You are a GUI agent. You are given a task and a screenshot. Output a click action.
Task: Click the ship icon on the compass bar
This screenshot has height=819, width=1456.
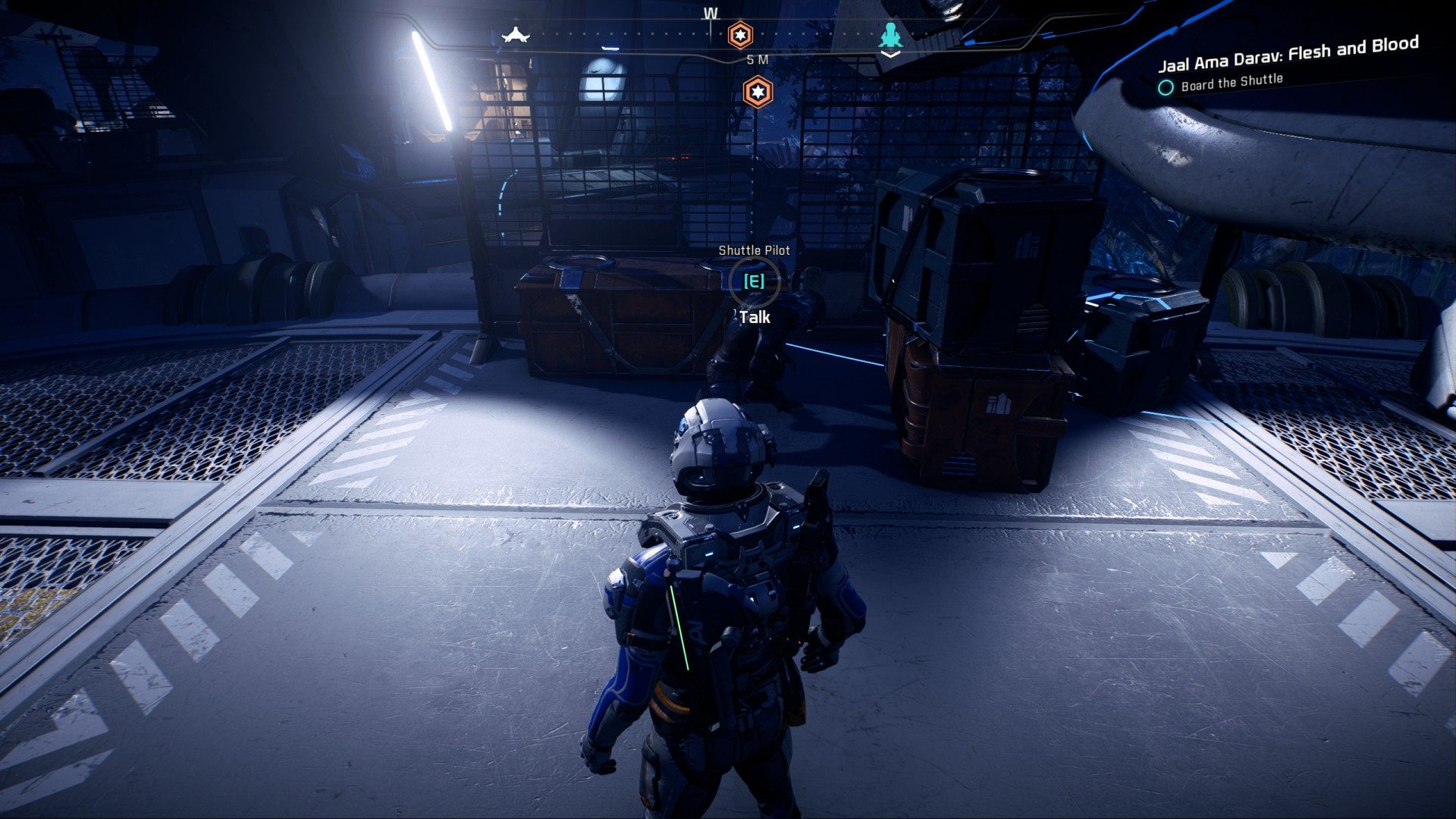(515, 35)
